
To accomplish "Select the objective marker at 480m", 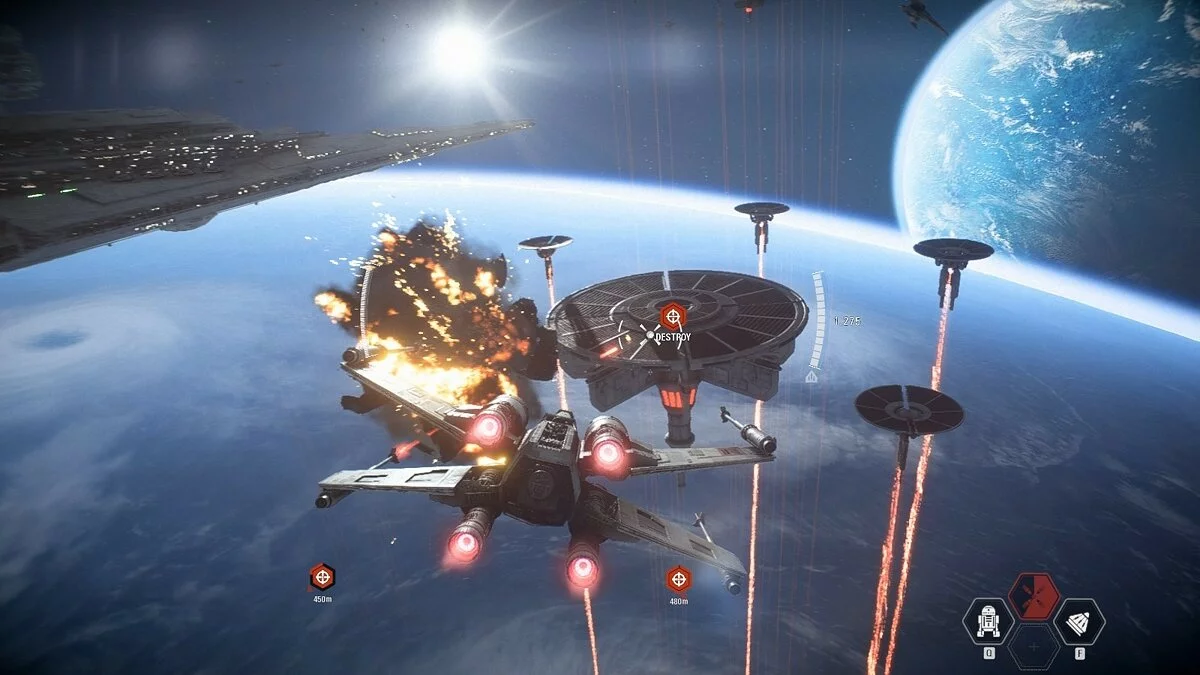I will 678,578.
